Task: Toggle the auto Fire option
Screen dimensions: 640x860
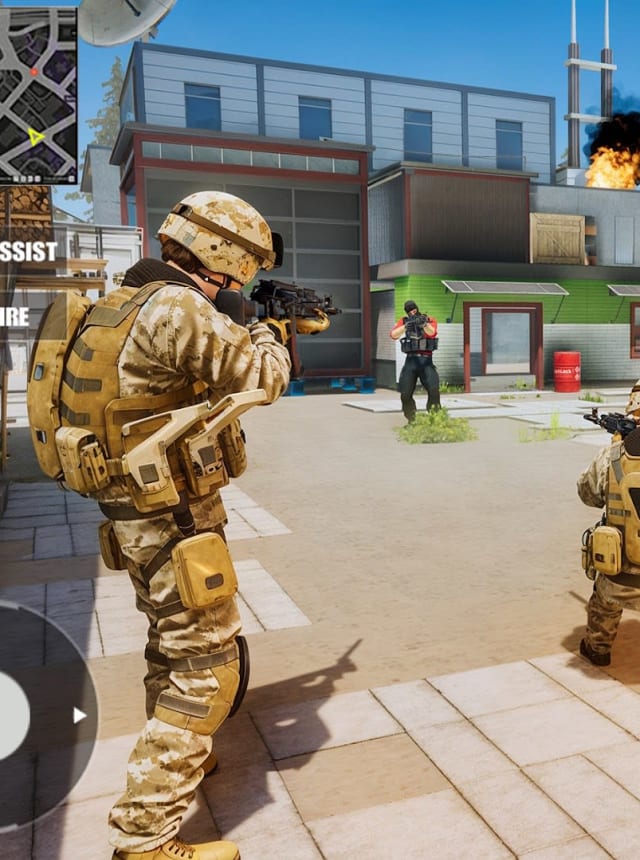Action: point(15,317)
